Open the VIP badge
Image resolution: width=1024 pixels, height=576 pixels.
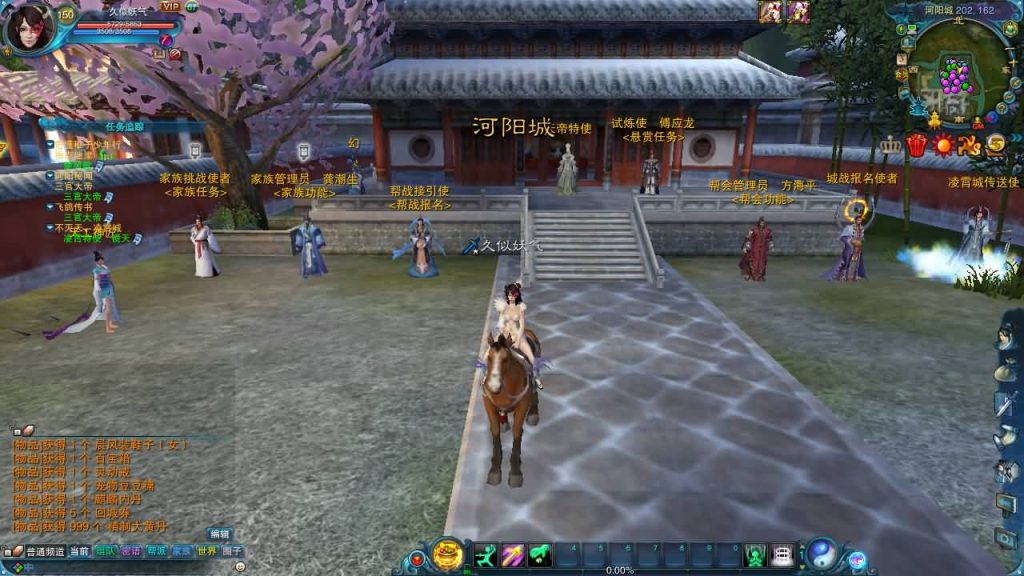pos(170,6)
